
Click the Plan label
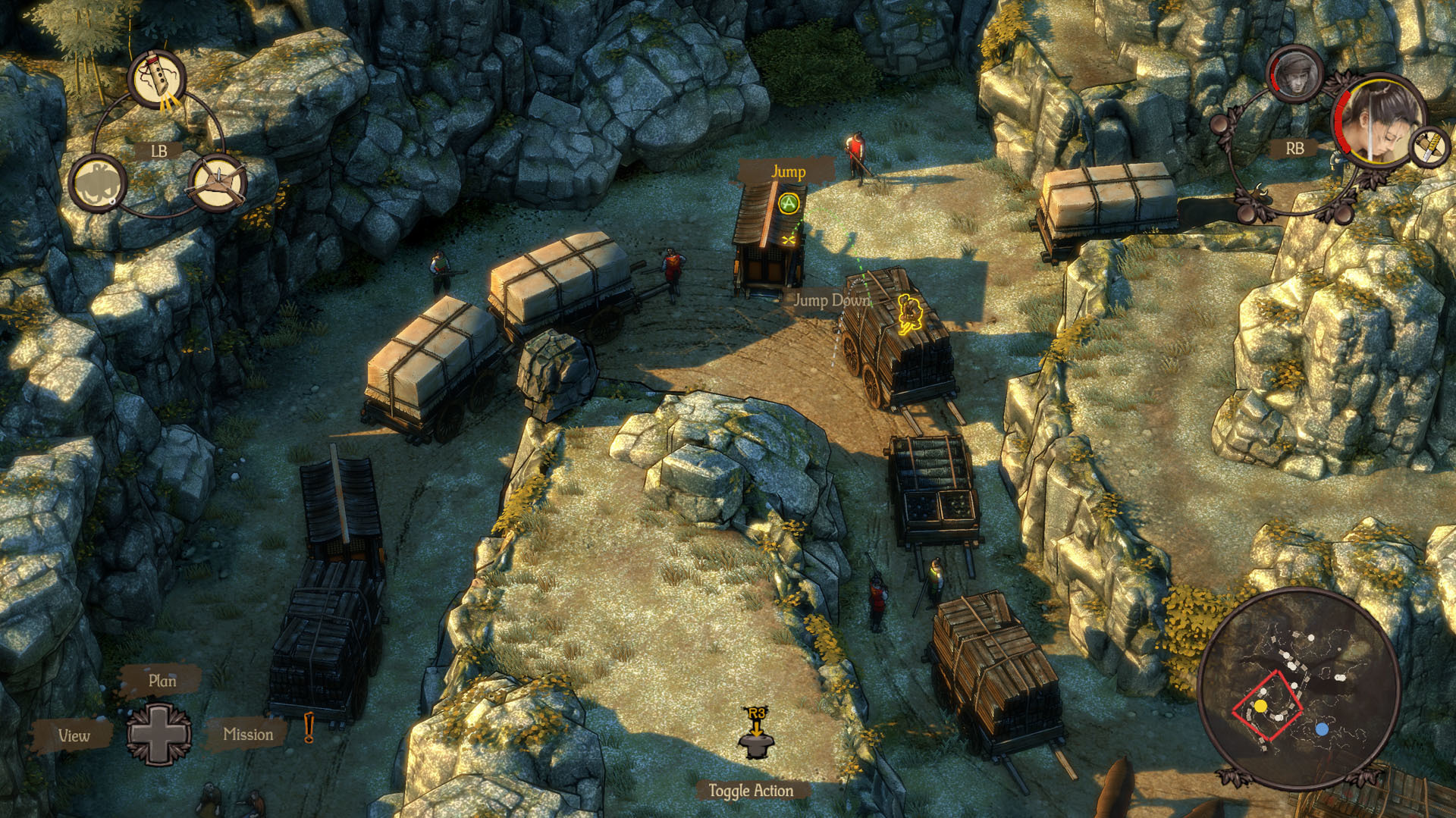162,681
